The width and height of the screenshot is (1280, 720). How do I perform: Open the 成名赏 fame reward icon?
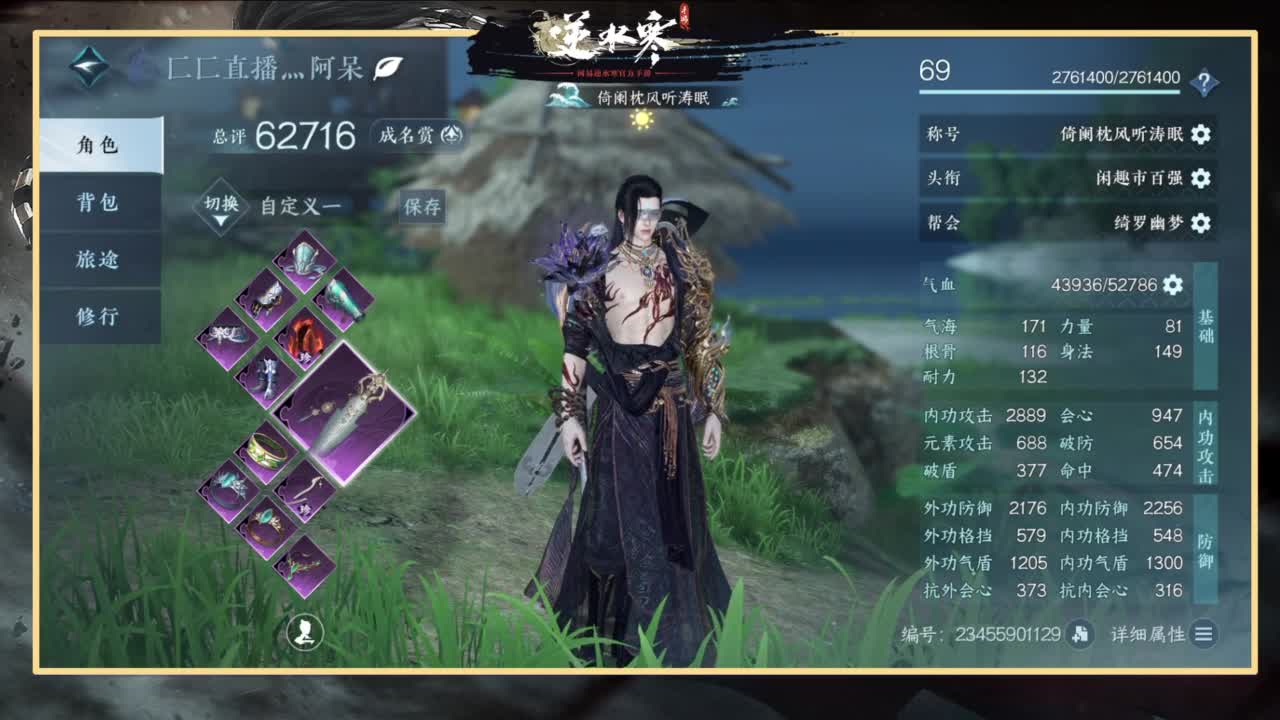[x=452, y=136]
